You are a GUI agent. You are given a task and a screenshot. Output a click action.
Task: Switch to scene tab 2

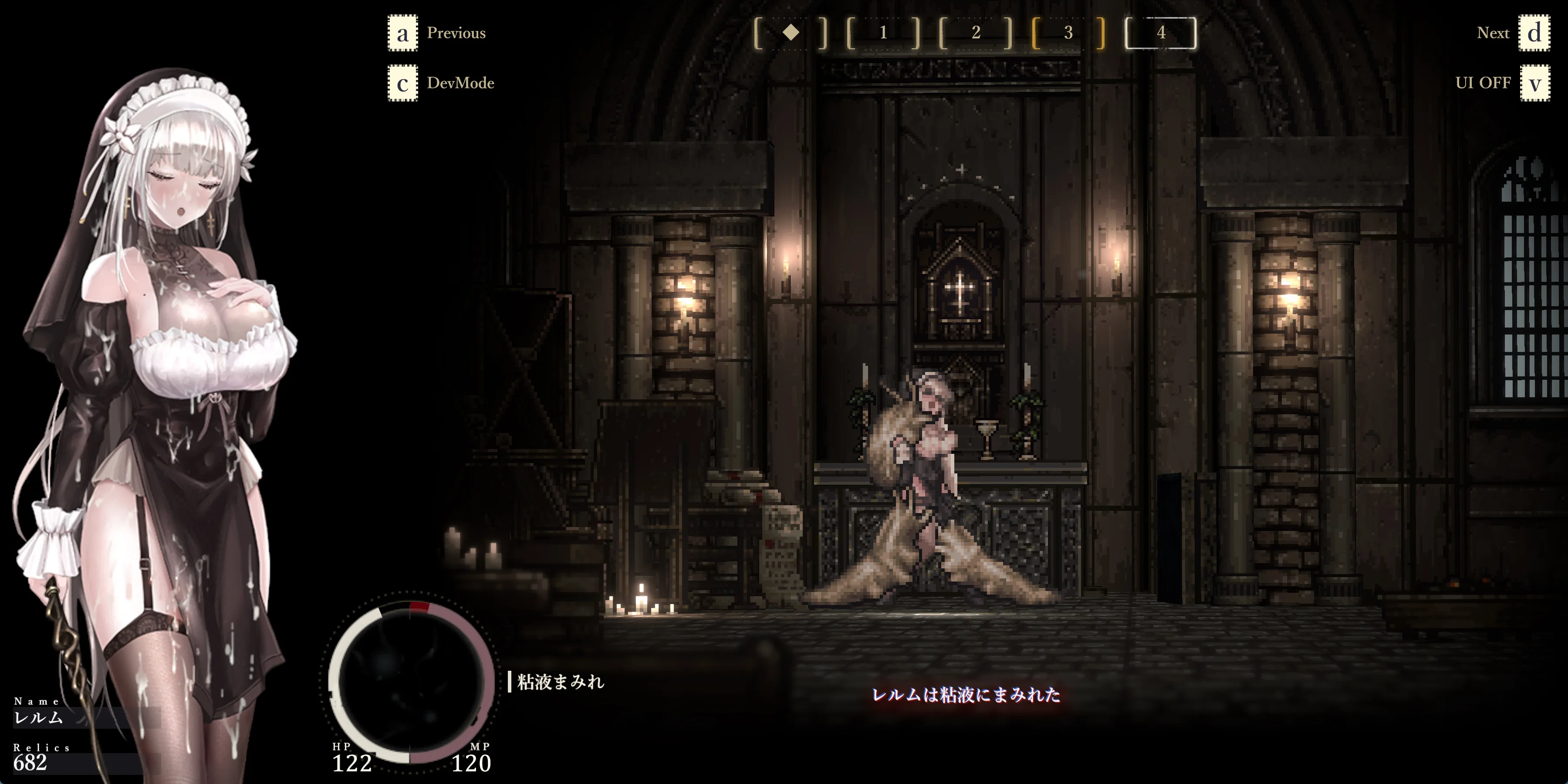coord(976,33)
